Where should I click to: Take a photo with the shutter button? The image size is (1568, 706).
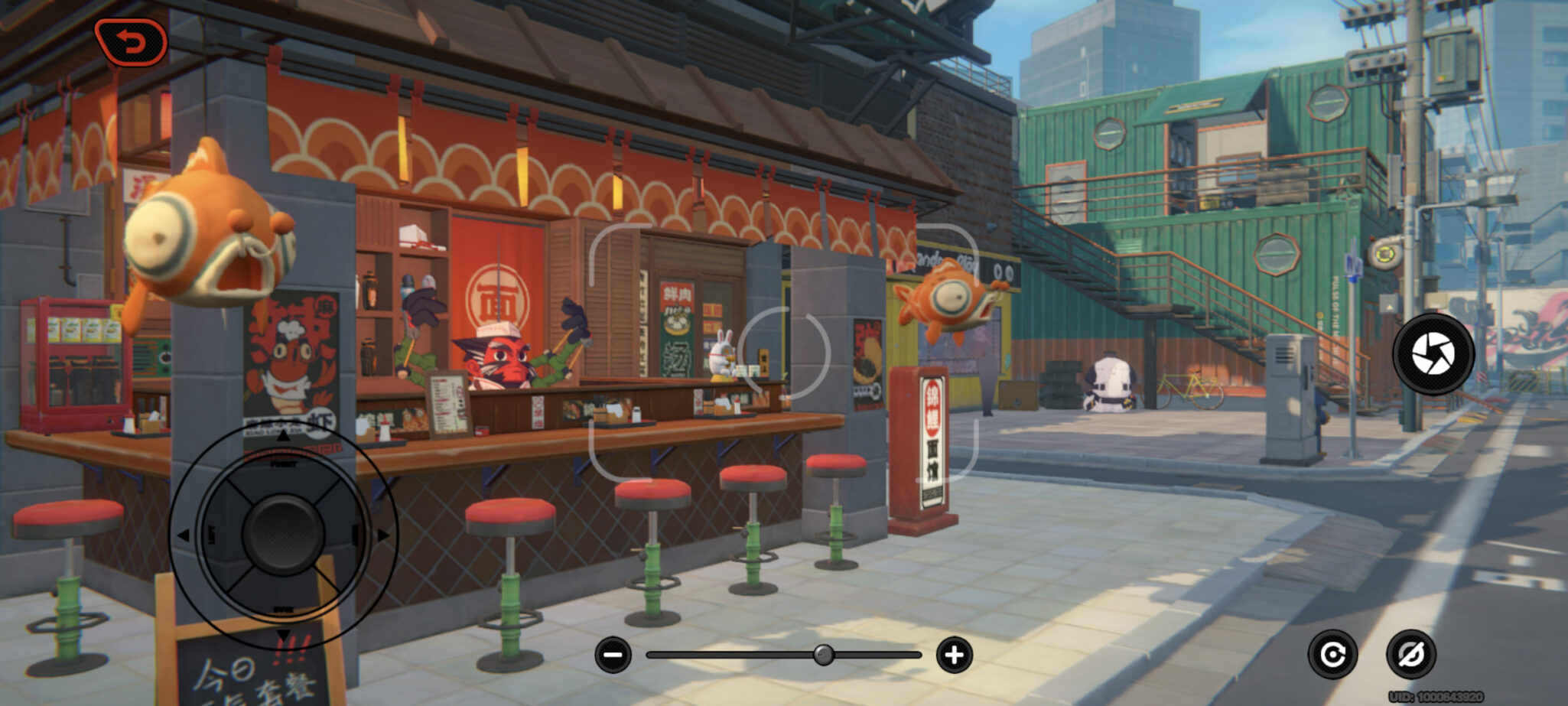coord(1433,353)
